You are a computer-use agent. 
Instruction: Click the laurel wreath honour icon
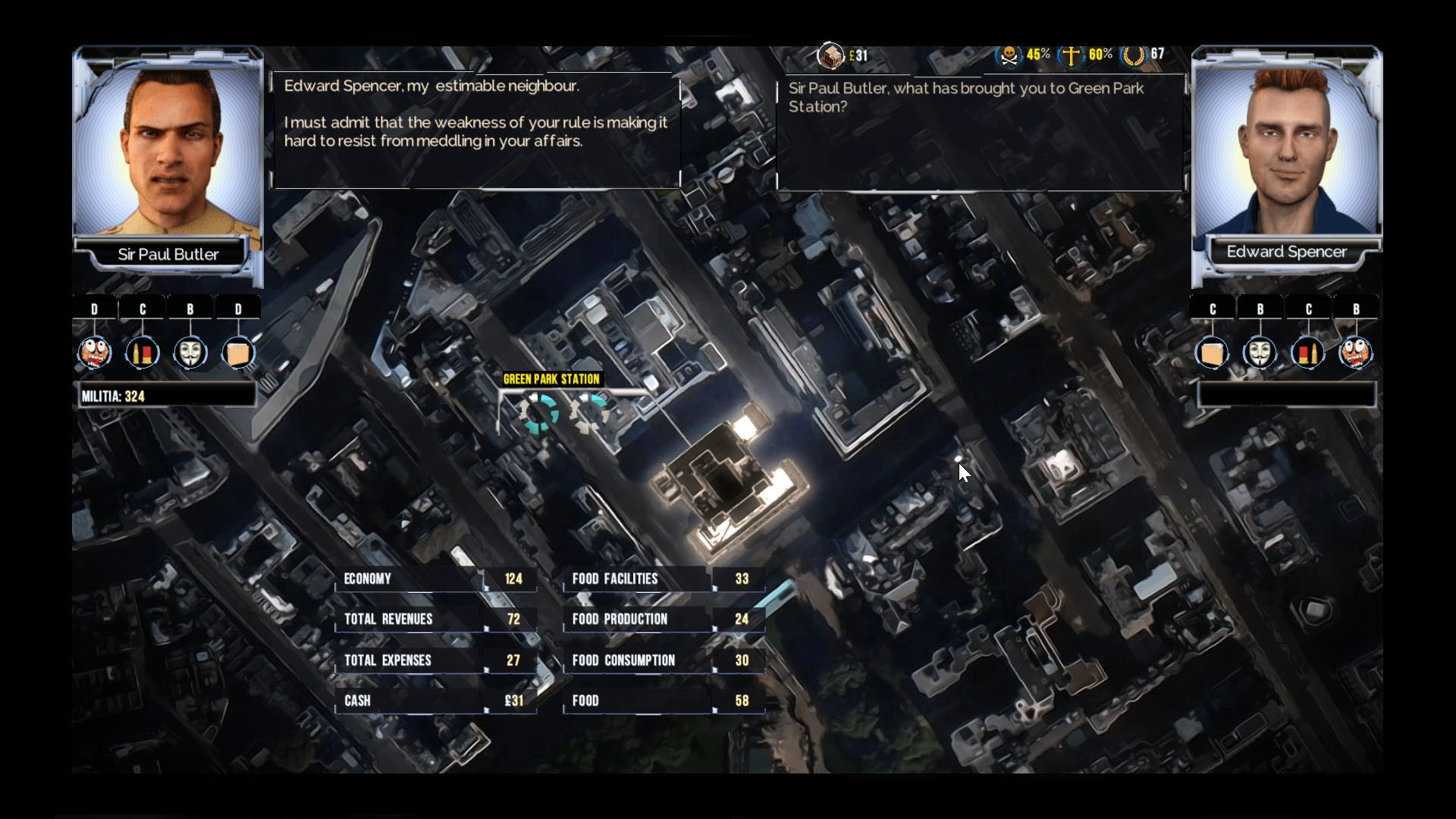[1134, 54]
